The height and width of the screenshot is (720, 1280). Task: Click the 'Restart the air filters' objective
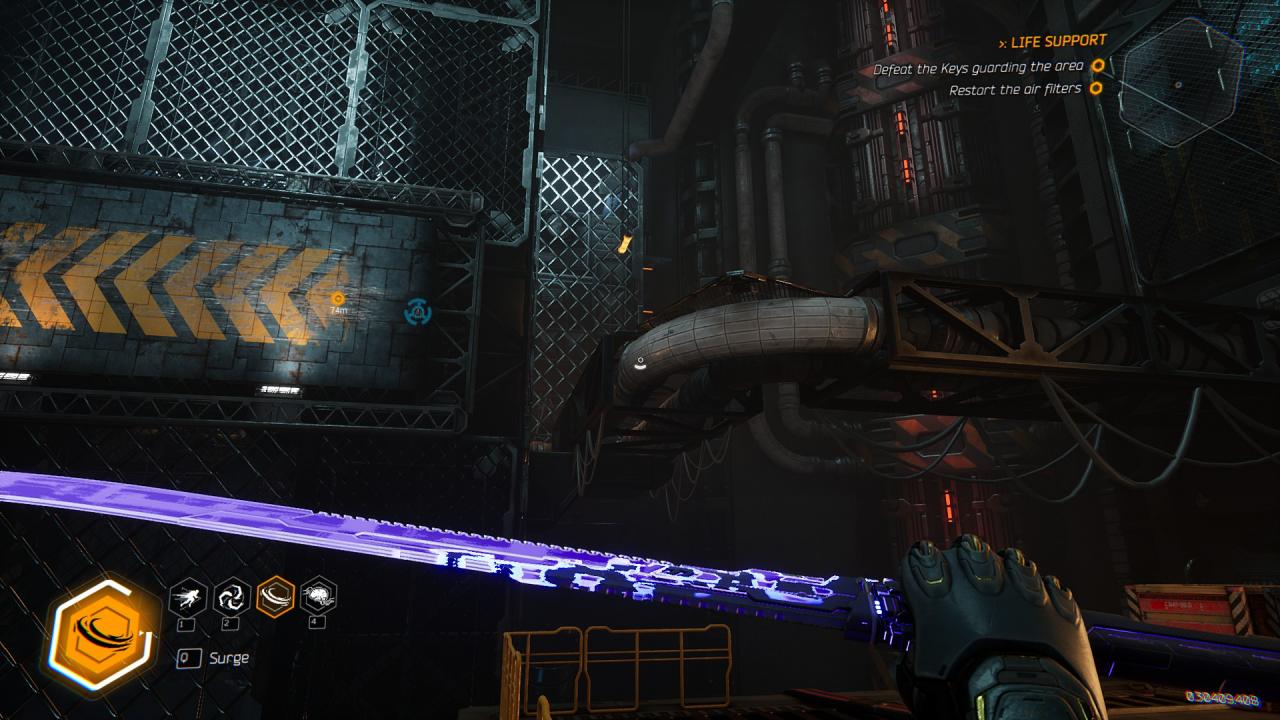point(1015,89)
